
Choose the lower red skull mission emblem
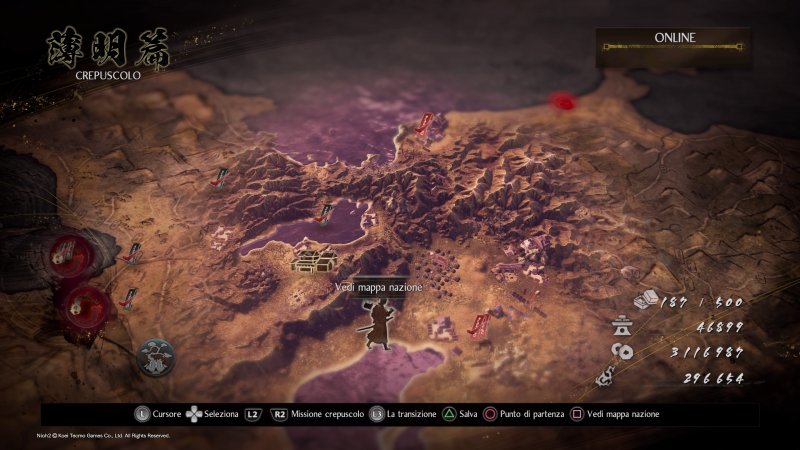click(80, 302)
